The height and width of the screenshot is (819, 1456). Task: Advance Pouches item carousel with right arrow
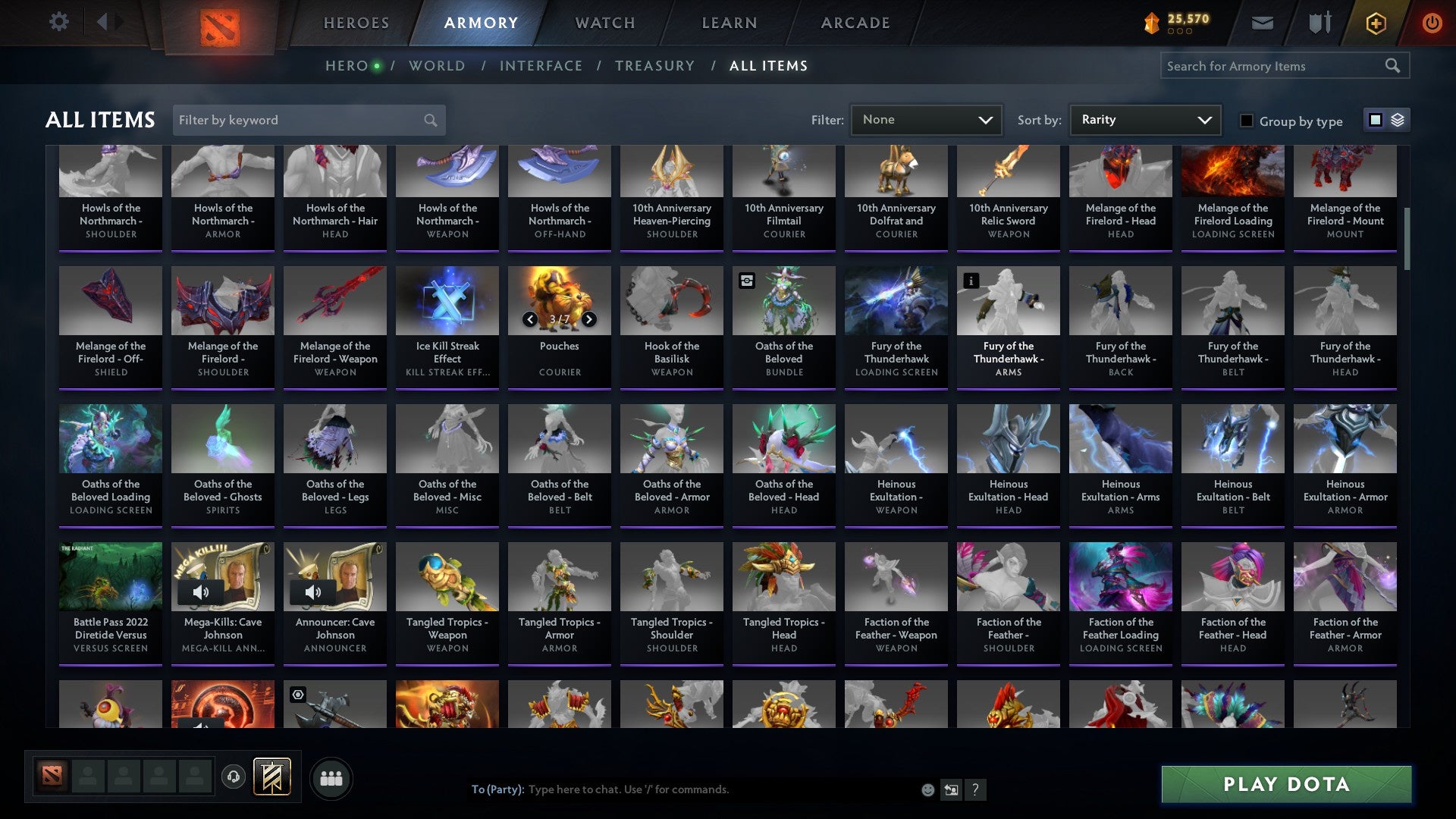(x=590, y=319)
